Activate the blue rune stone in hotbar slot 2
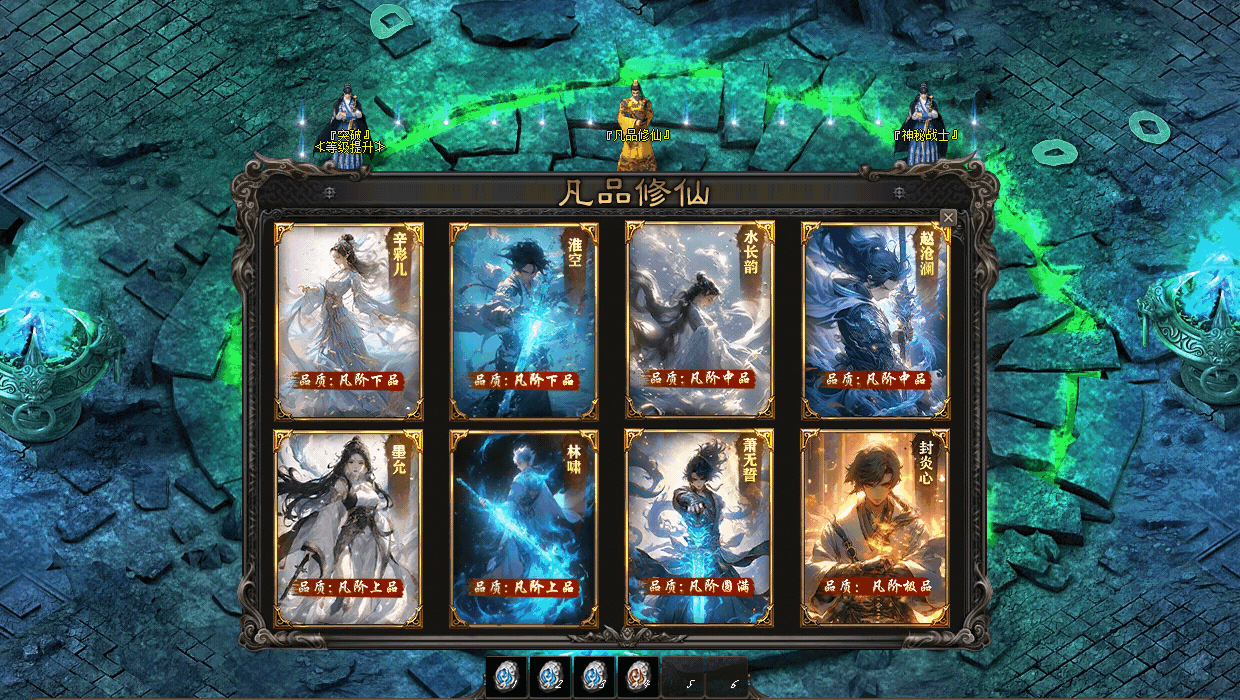 (550, 677)
